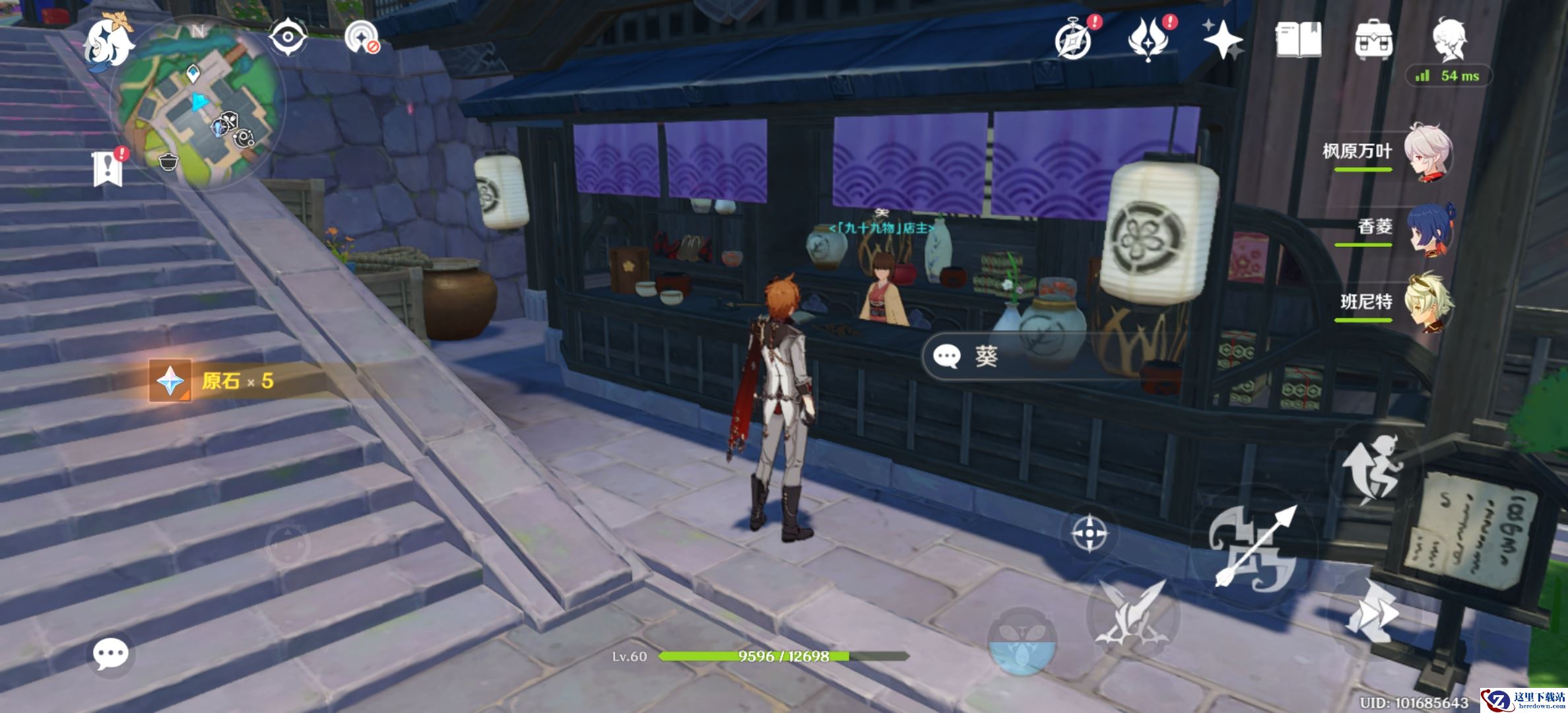The image size is (1568, 713).
Task: Open the character profile screen
Action: 1449,38
